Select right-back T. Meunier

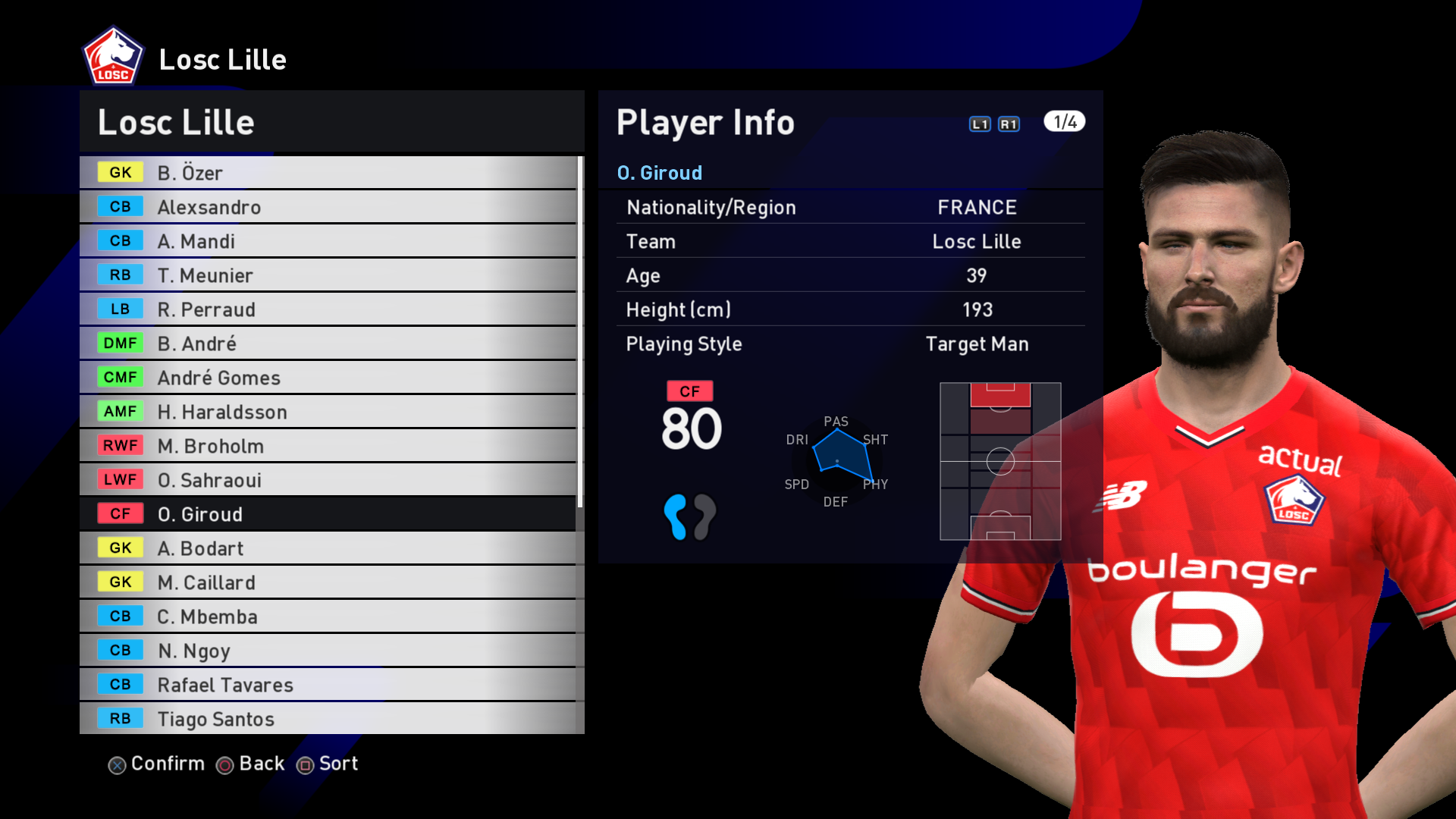(328, 275)
